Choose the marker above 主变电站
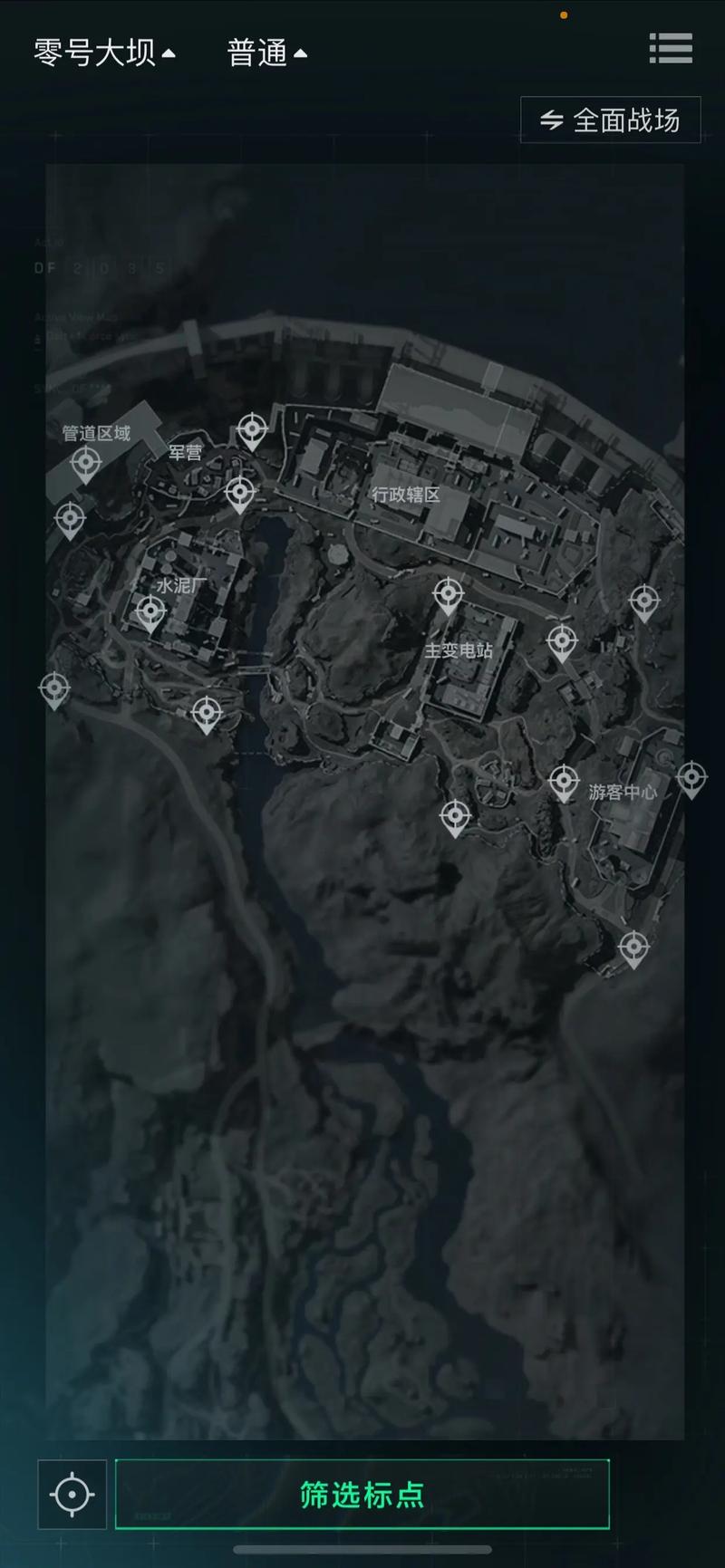Viewport: 725px width, 1568px height. click(x=448, y=595)
